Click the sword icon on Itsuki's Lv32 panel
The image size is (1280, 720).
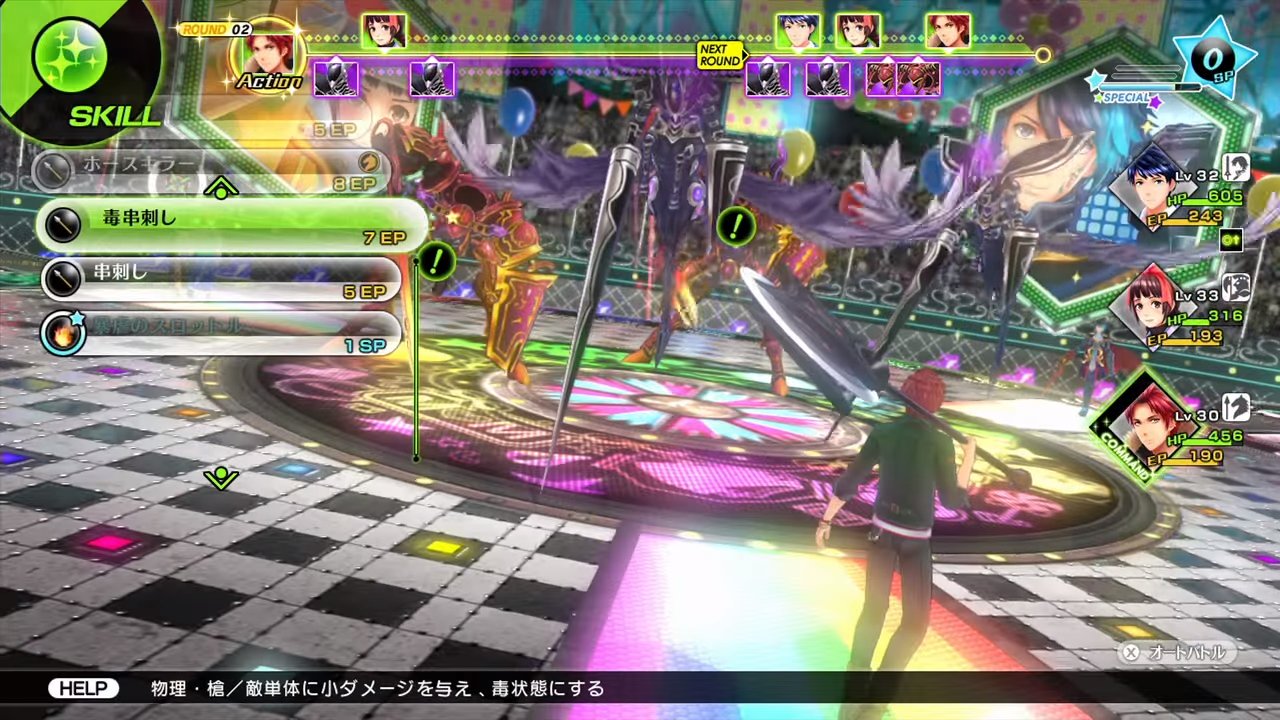(1236, 168)
